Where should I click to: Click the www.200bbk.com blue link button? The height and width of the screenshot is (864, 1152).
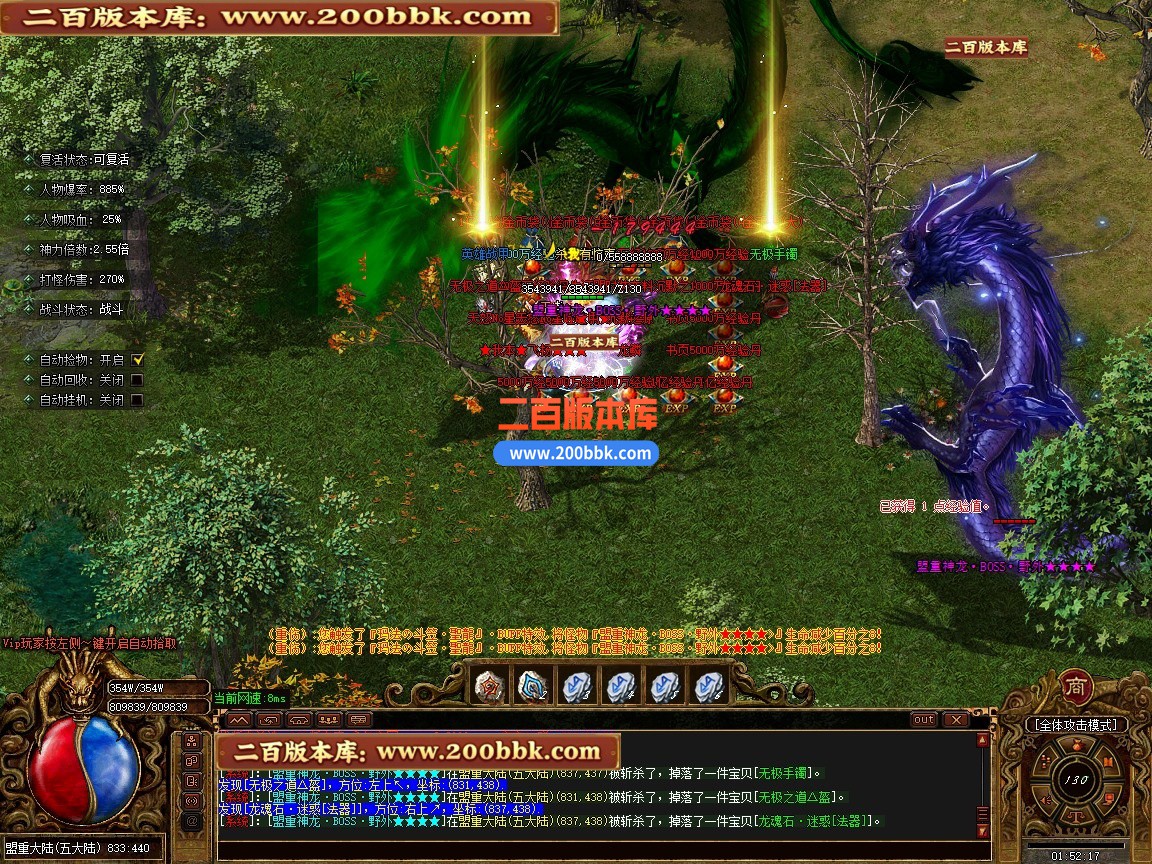[576, 453]
